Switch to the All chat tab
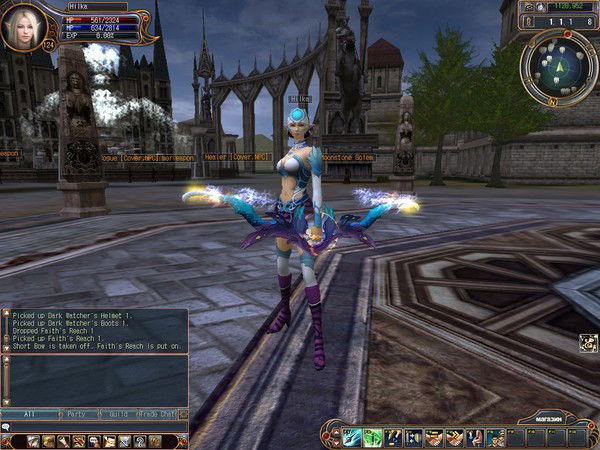Screen dimensions: 600x450 (x=28, y=413)
